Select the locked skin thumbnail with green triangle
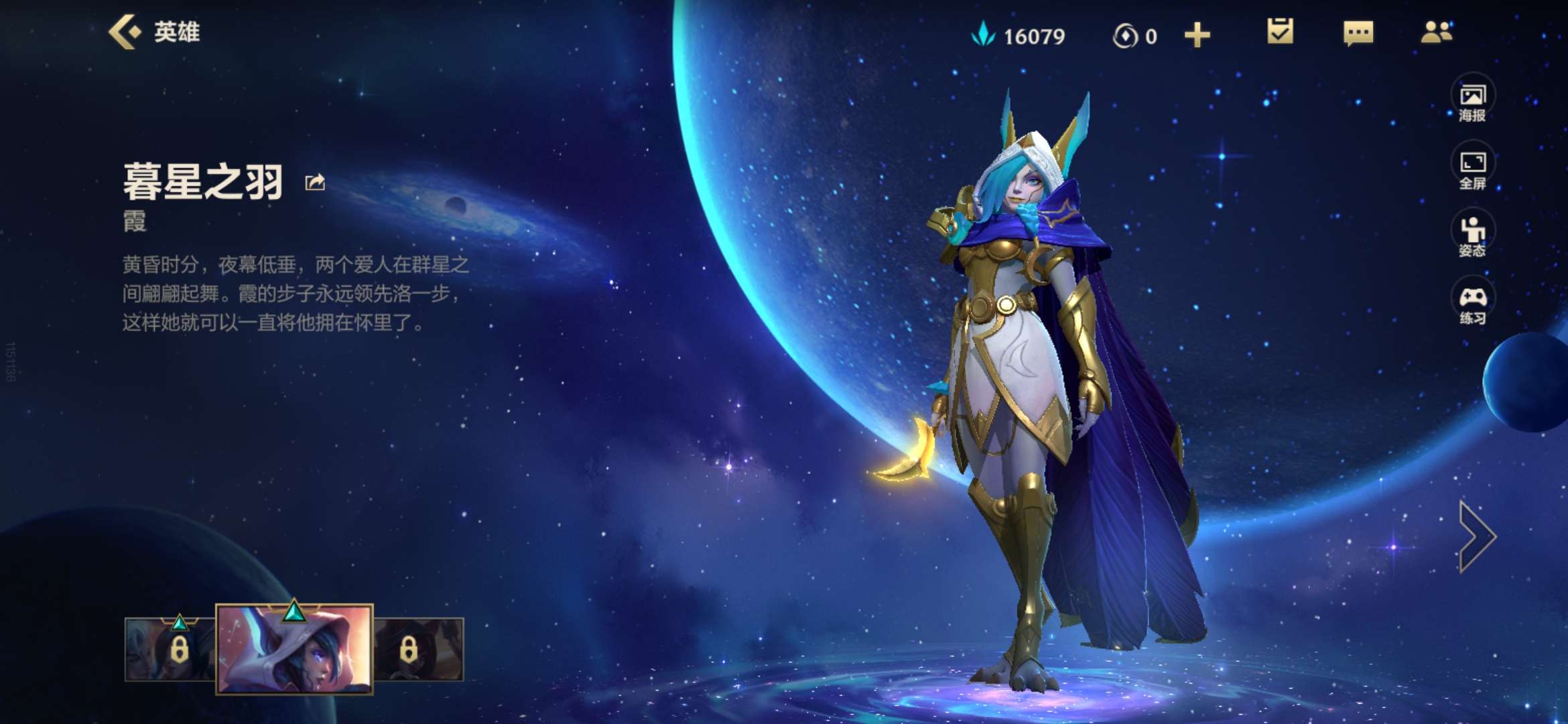 pos(170,649)
